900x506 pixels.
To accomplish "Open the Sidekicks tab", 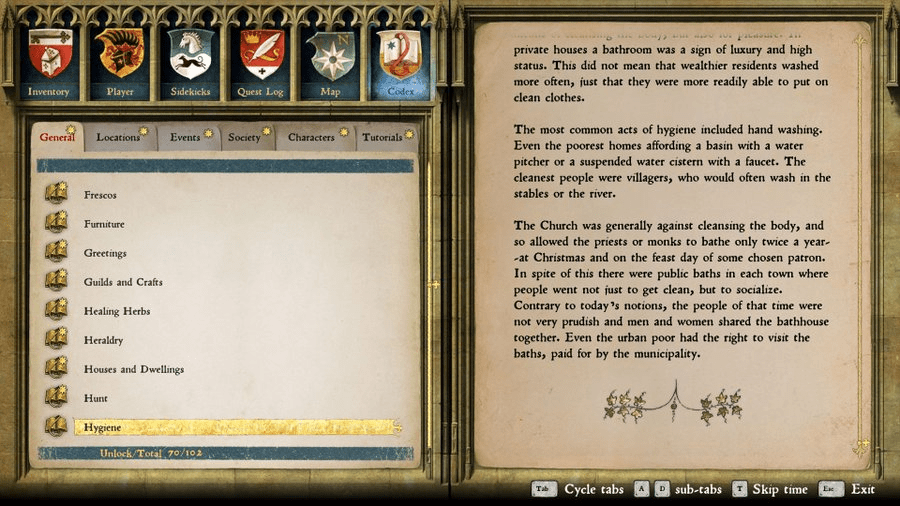I will click(190, 60).
